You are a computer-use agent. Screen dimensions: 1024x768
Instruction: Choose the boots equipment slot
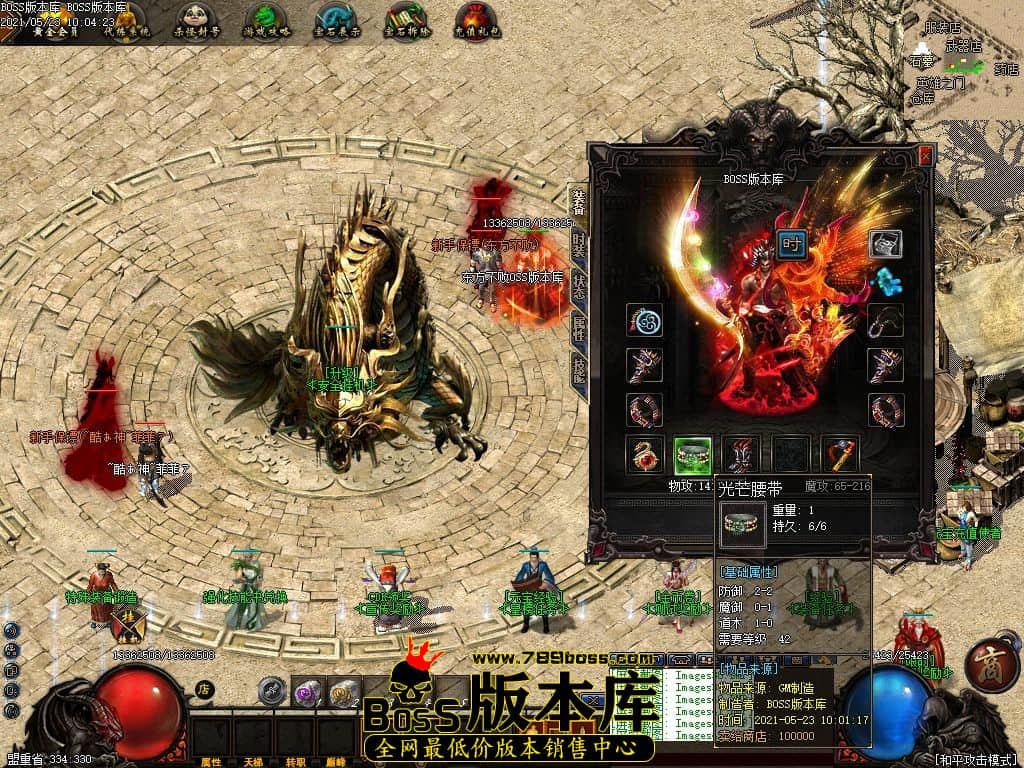pyautogui.click(x=741, y=453)
